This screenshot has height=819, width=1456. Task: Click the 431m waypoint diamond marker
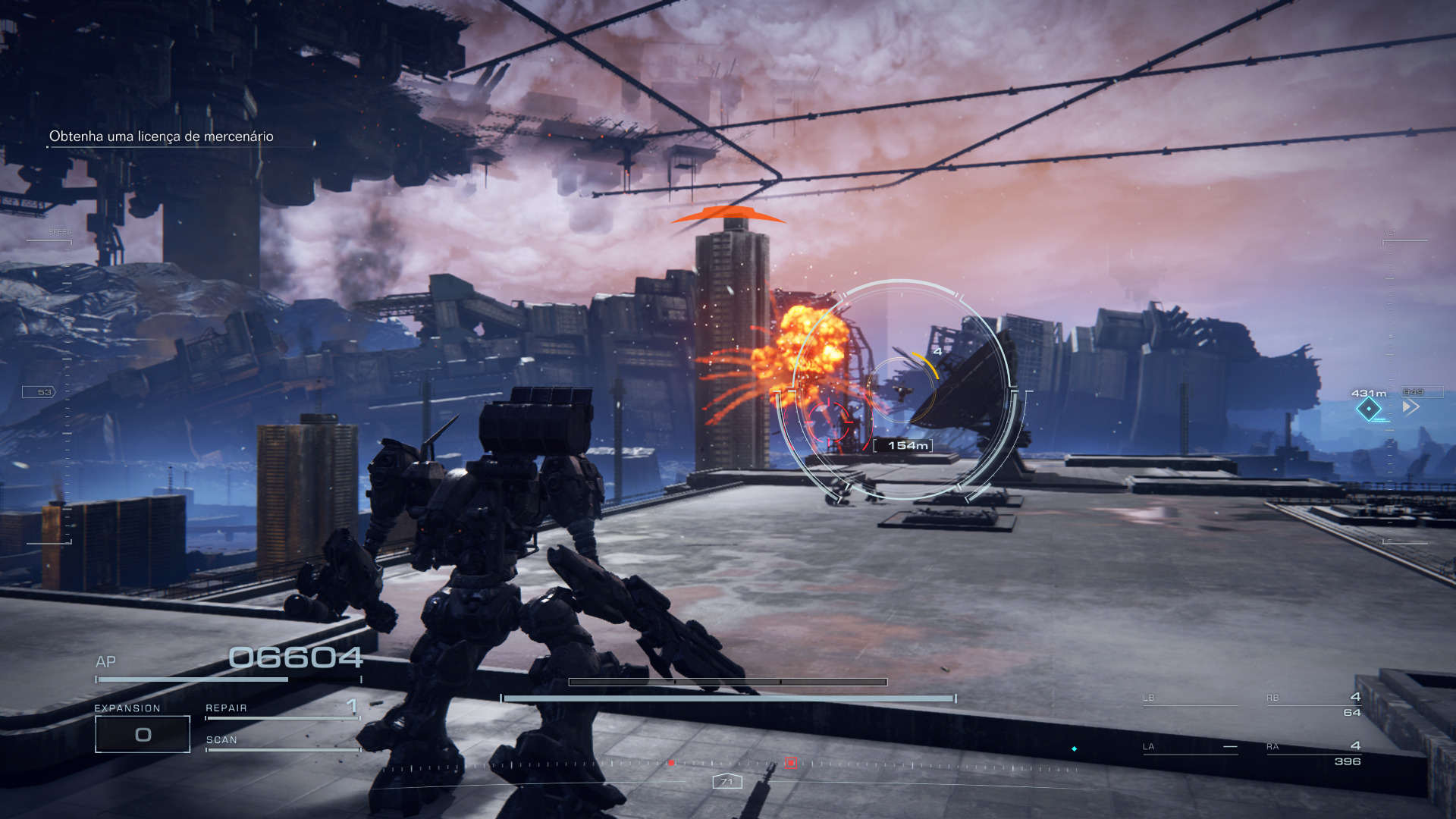pyautogui.click(x=1368, y=409)
